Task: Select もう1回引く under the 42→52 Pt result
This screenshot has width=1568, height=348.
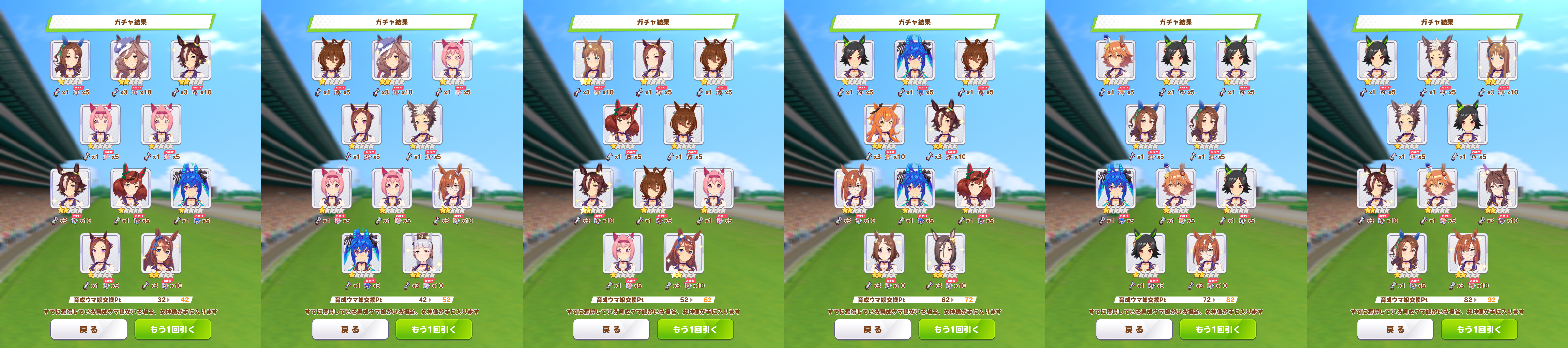Action: 434,329
